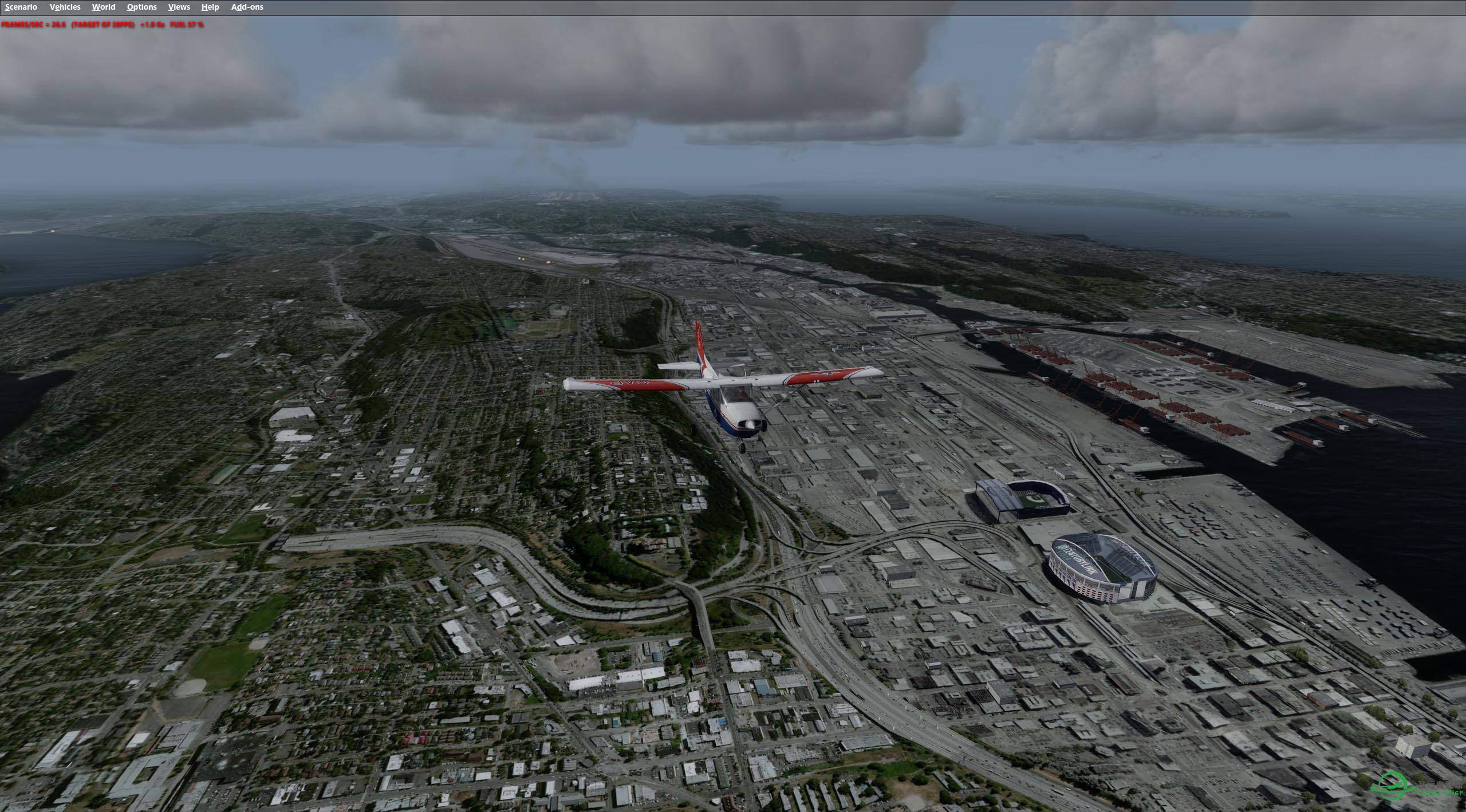Open the Help menu

(x=210, y=7)
